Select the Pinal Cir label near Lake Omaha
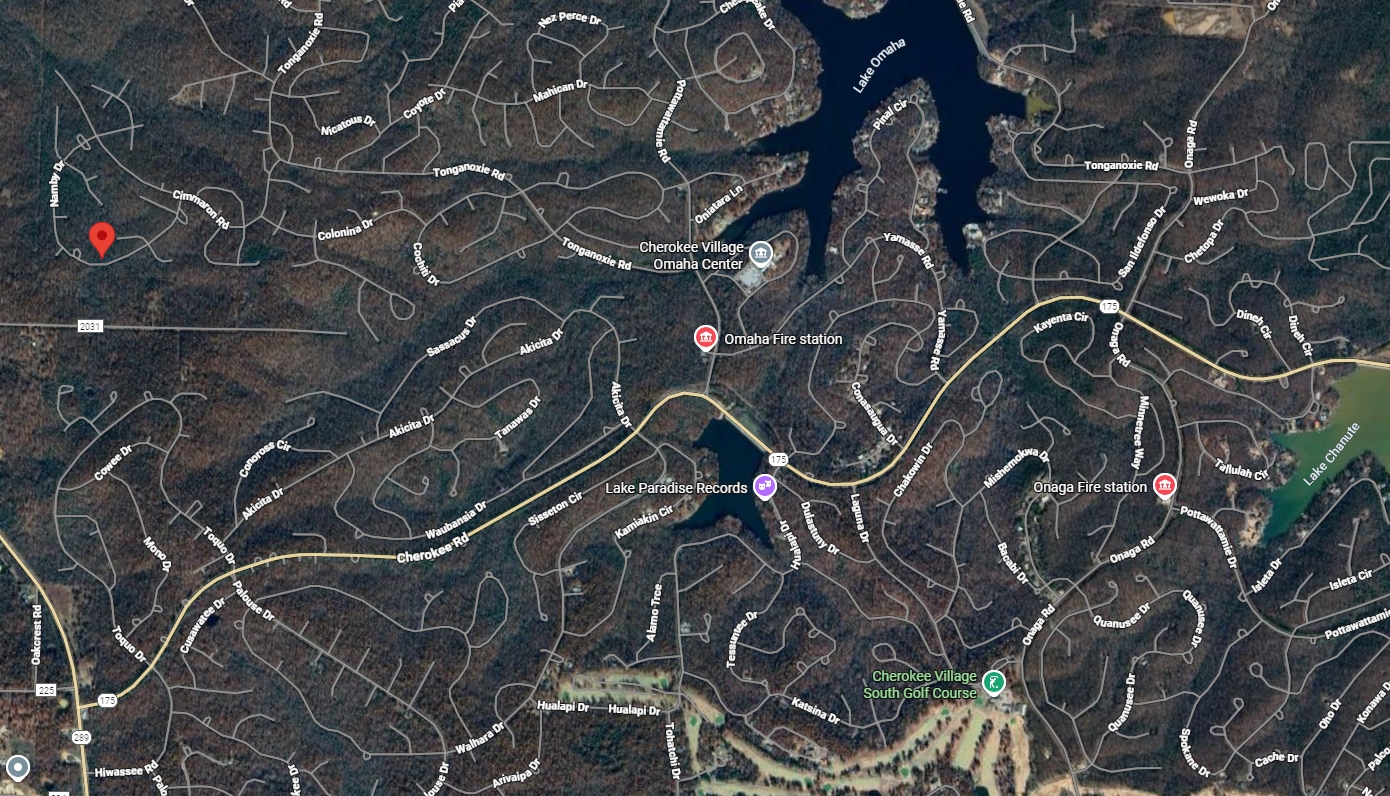Image resolution: width=1390 pixels, height=796 pixels. (x=889, y=115)
